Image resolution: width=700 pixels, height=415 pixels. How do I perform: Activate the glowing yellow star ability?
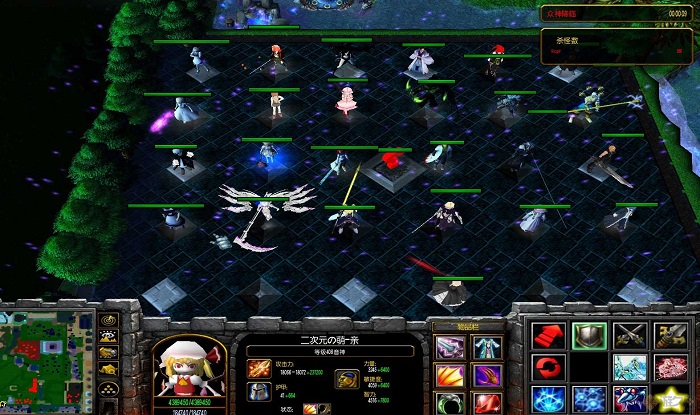pos(672,399)
